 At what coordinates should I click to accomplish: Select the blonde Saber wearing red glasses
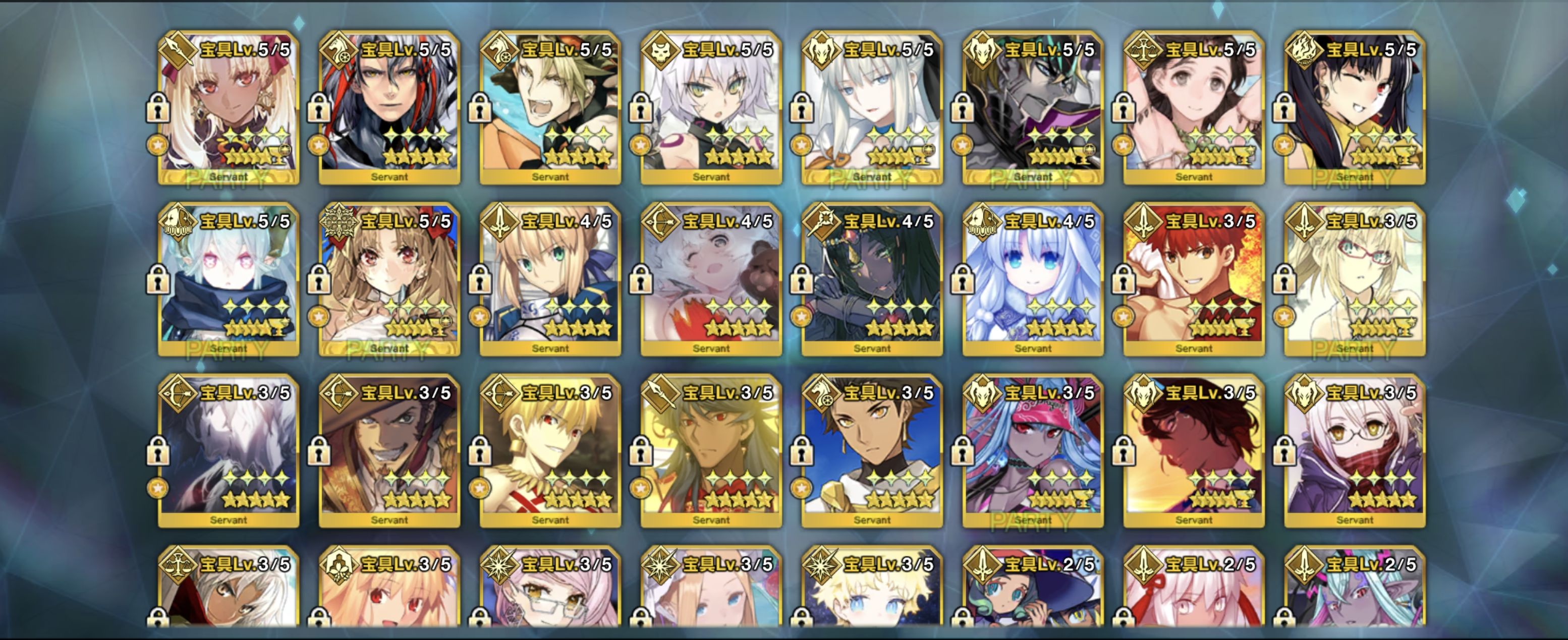click(1355, 280)
